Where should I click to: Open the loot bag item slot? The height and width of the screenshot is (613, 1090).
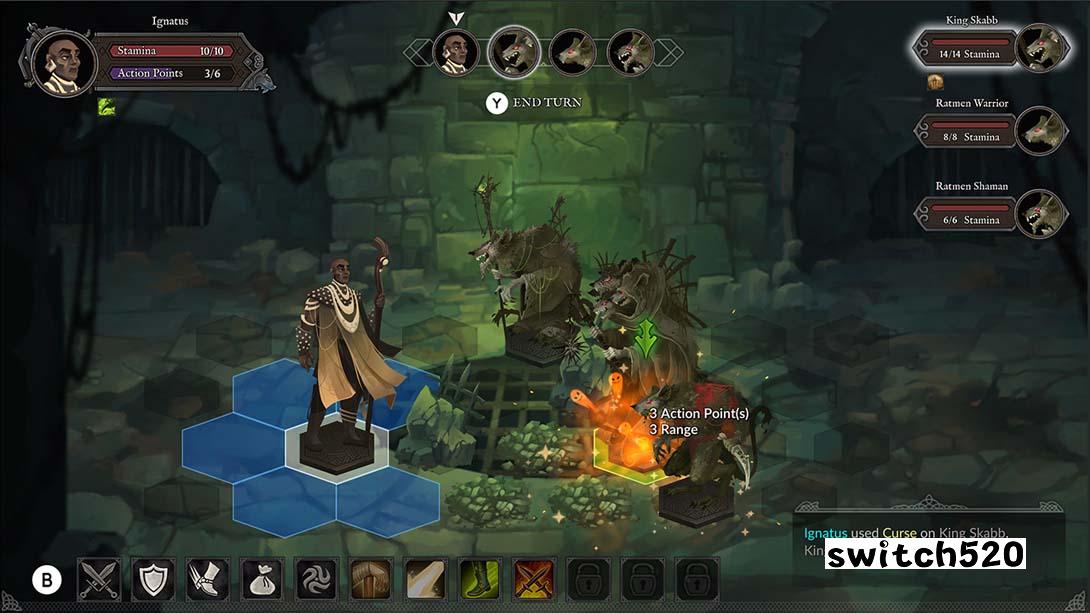coord(262,579)
